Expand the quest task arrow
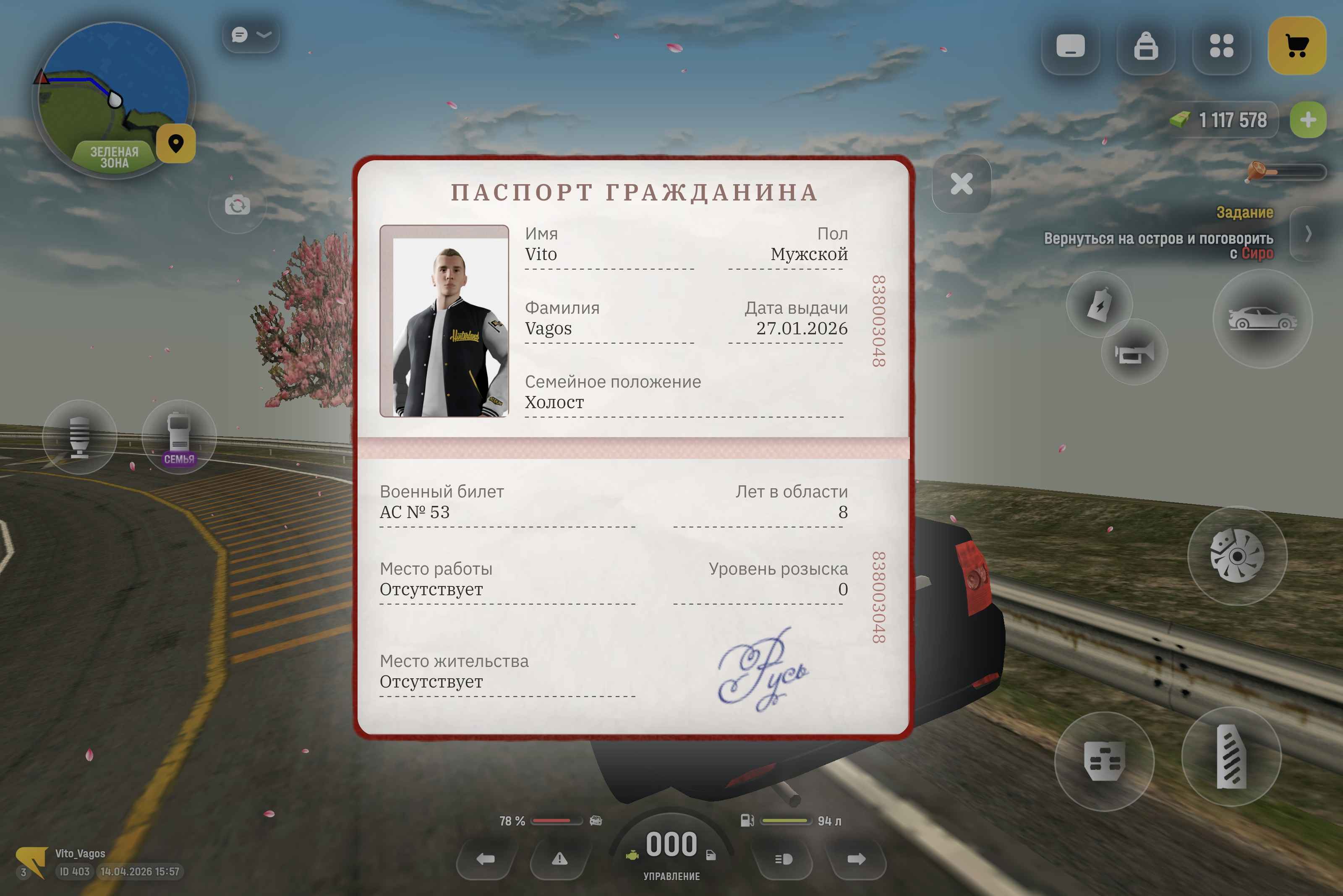1343x896 pixels. [1308, 233]
